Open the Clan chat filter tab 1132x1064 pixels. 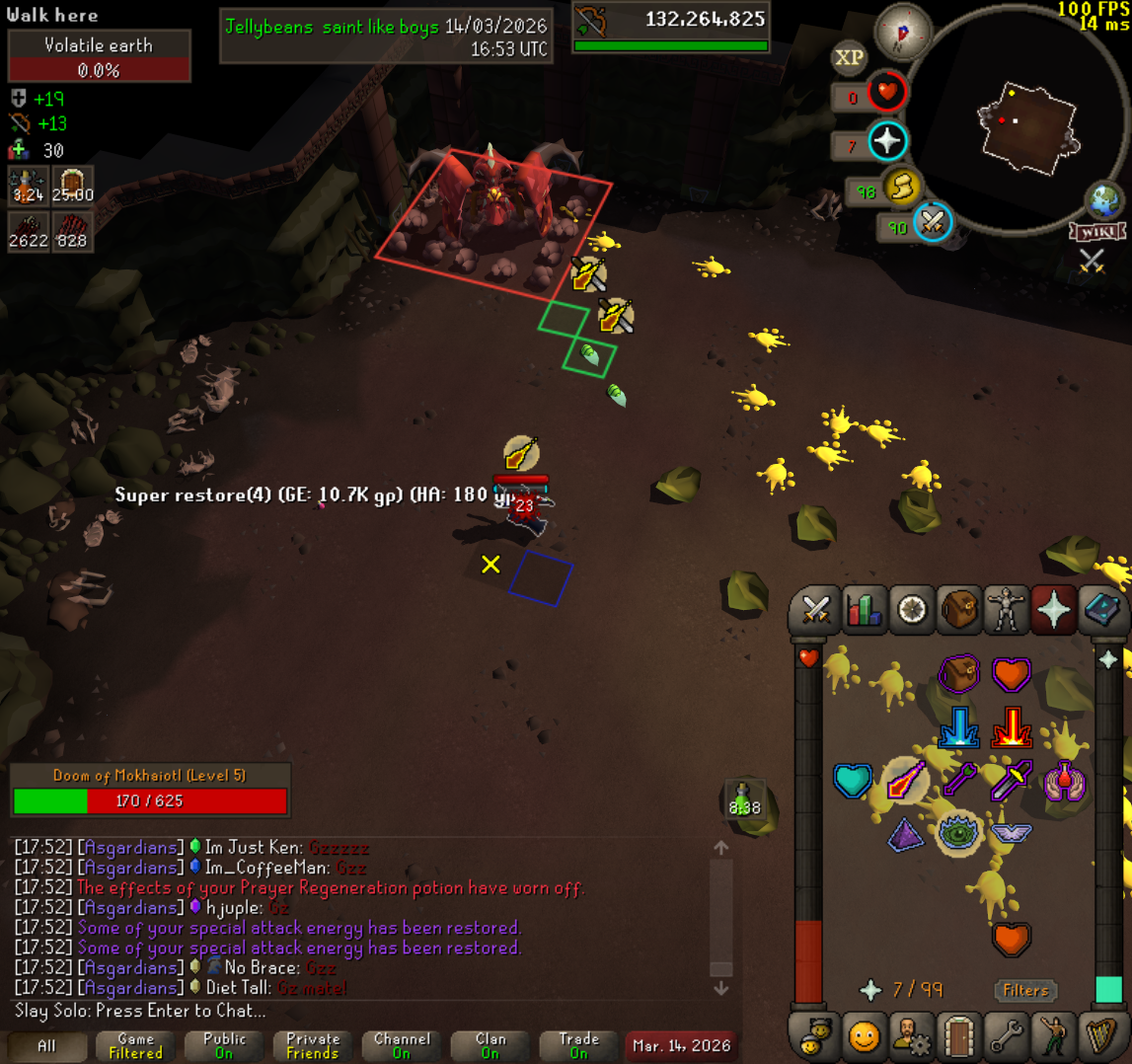[491, 1045]
